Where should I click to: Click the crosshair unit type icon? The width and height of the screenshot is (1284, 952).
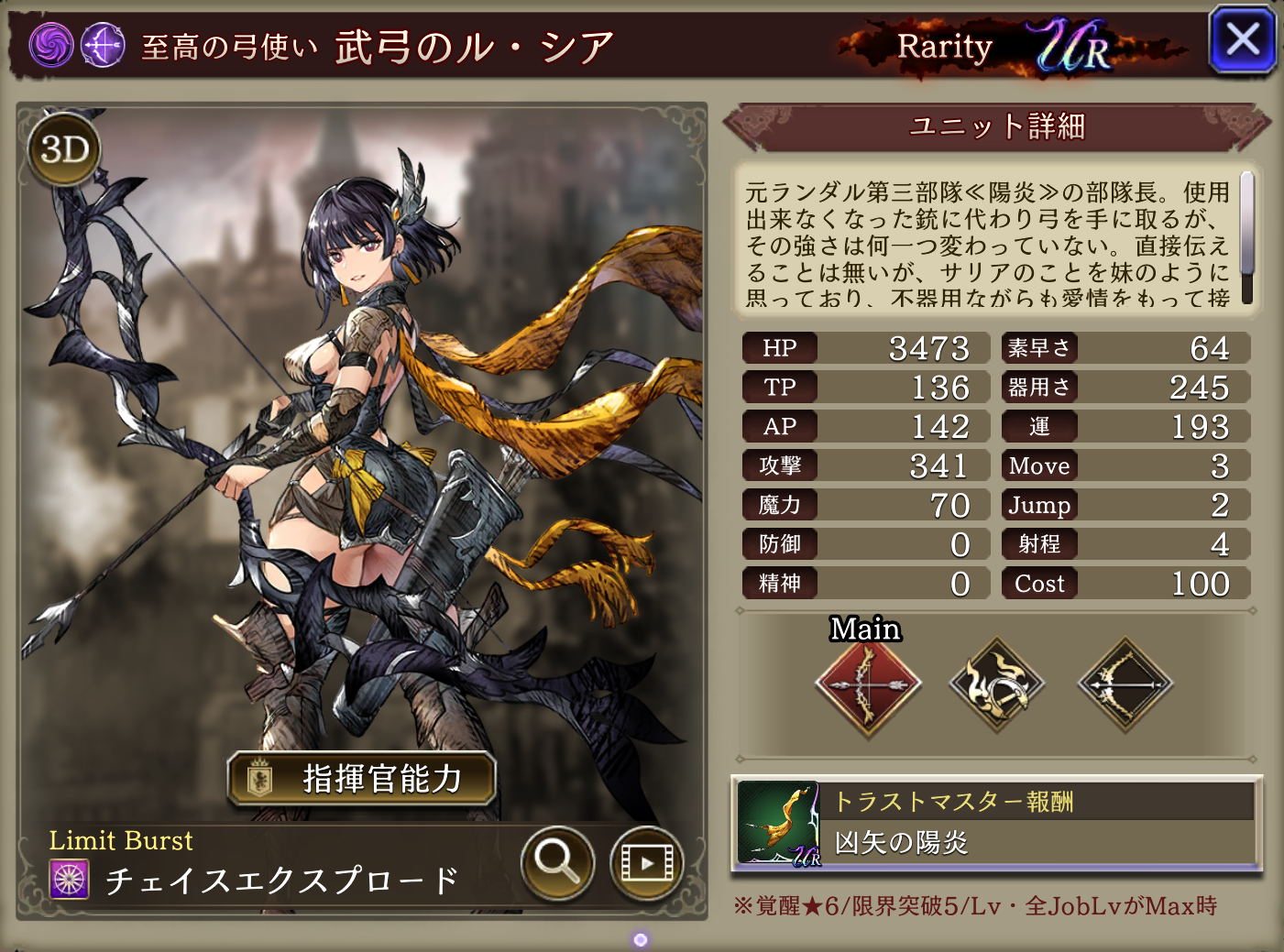pos(103,45)
